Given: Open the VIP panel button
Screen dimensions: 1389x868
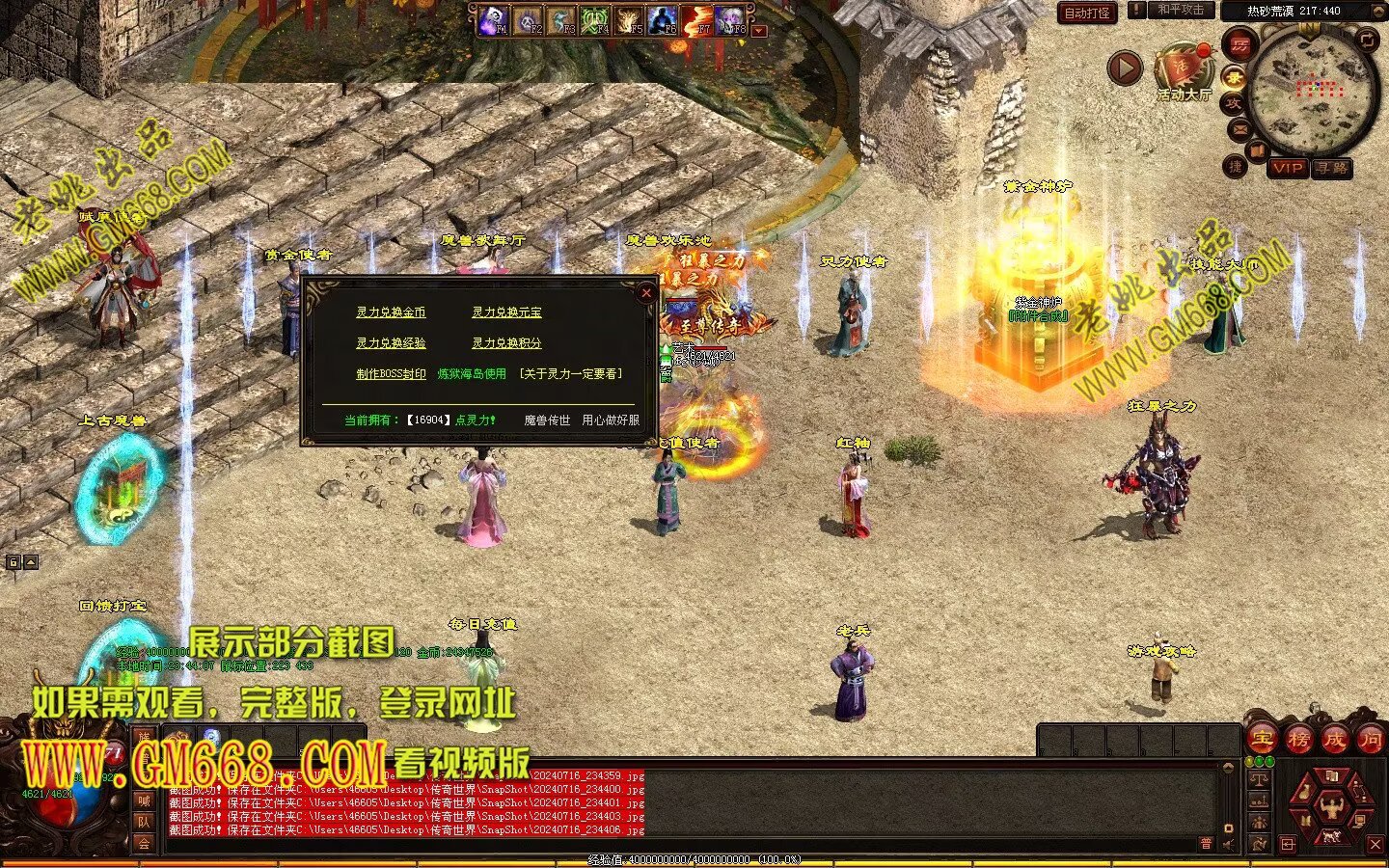Looking at the screenshot, I should [1288, 168].
